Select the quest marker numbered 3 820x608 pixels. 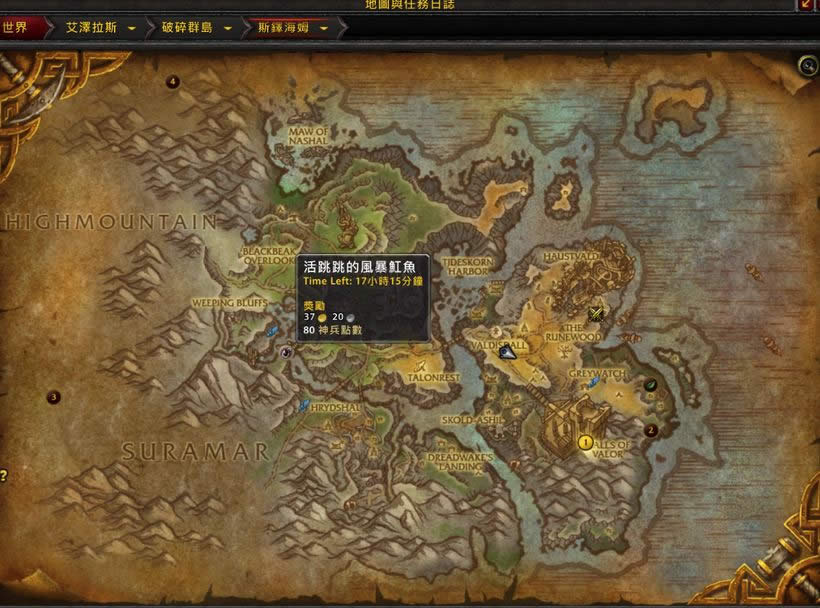point(54,397)
